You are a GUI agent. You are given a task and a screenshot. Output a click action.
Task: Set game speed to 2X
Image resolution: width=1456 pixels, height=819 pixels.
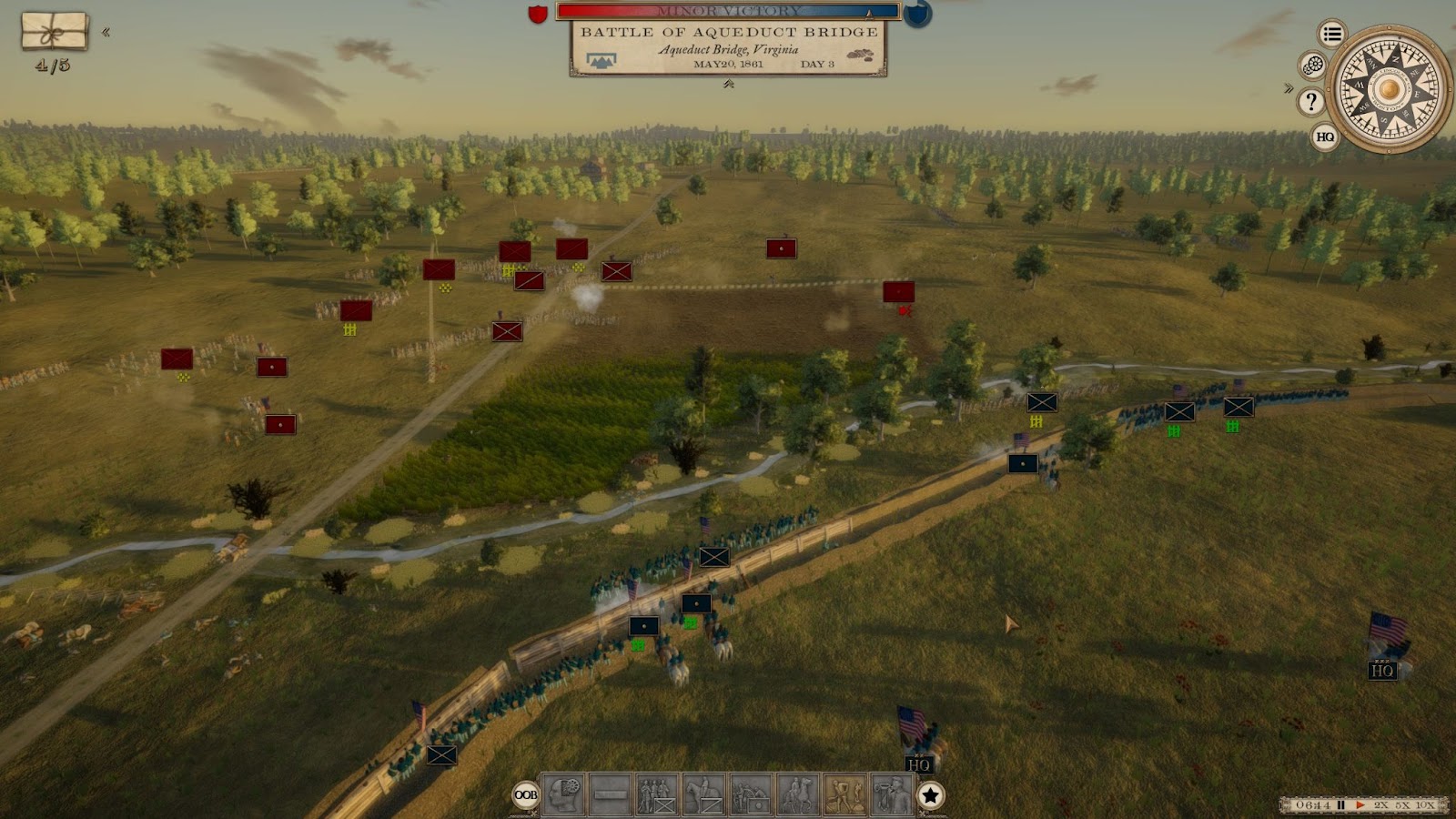tap(1380, 805)
